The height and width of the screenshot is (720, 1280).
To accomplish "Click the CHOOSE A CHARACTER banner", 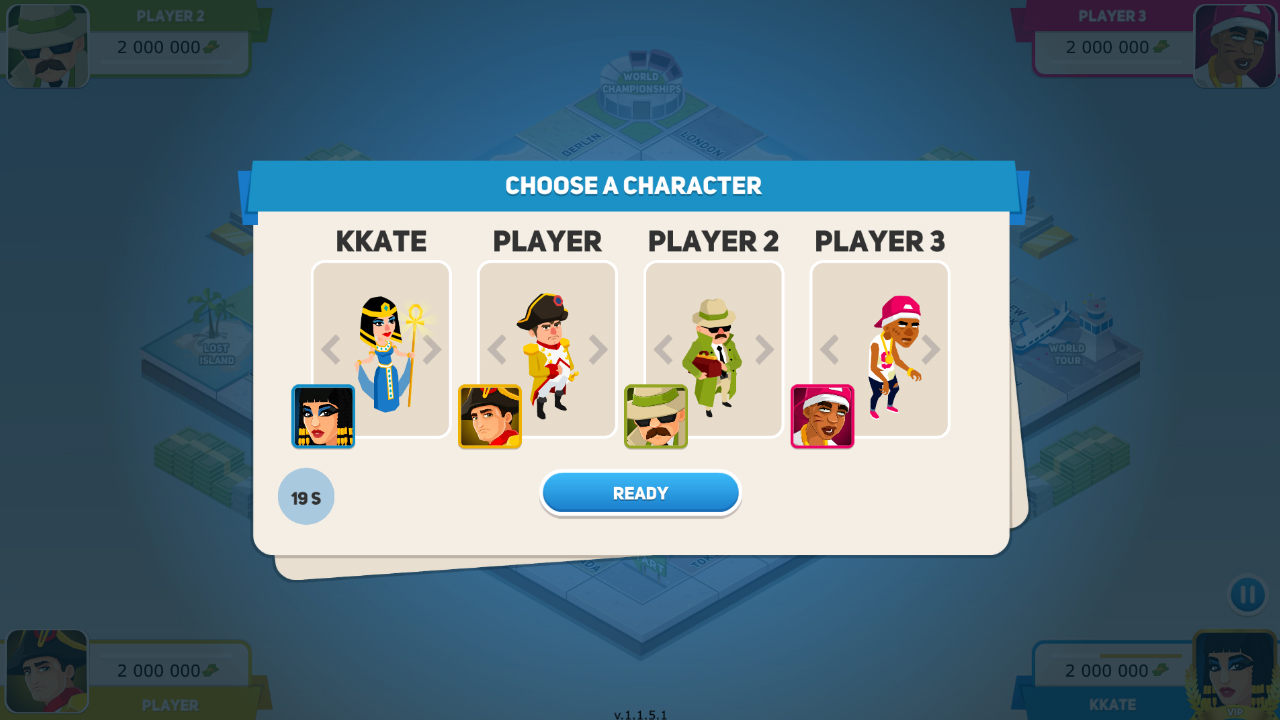I will tap(633, 186).
